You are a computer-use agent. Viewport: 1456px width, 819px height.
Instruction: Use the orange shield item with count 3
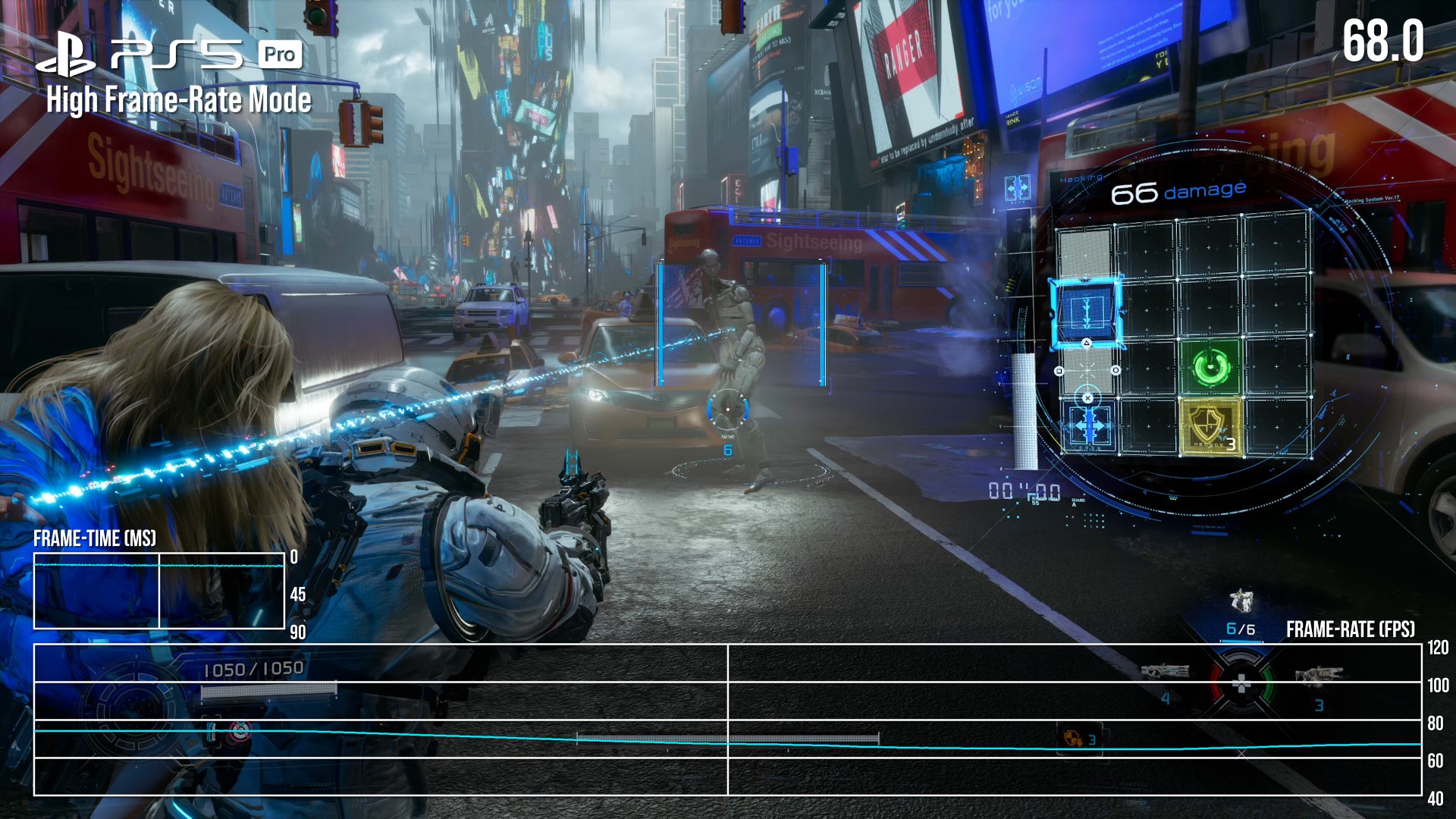click(1074, 738)
